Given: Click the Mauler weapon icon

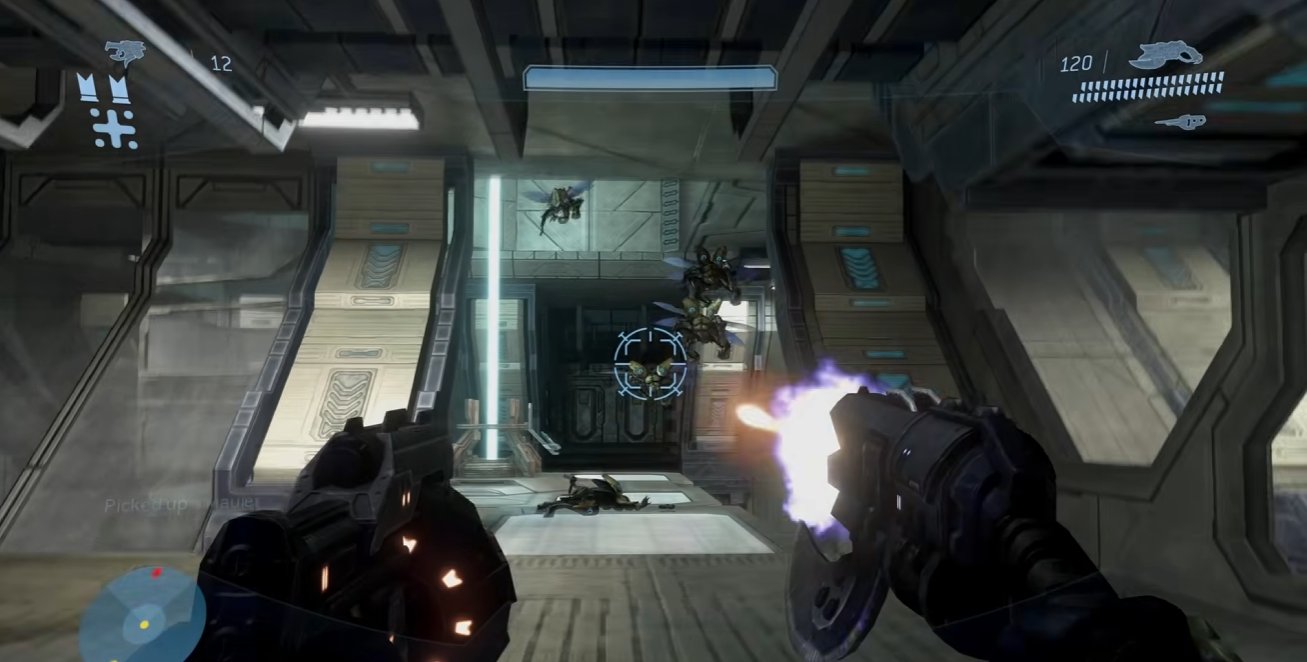Looking at the screenshot, I should pyautogui.click(x=125, y=51).
